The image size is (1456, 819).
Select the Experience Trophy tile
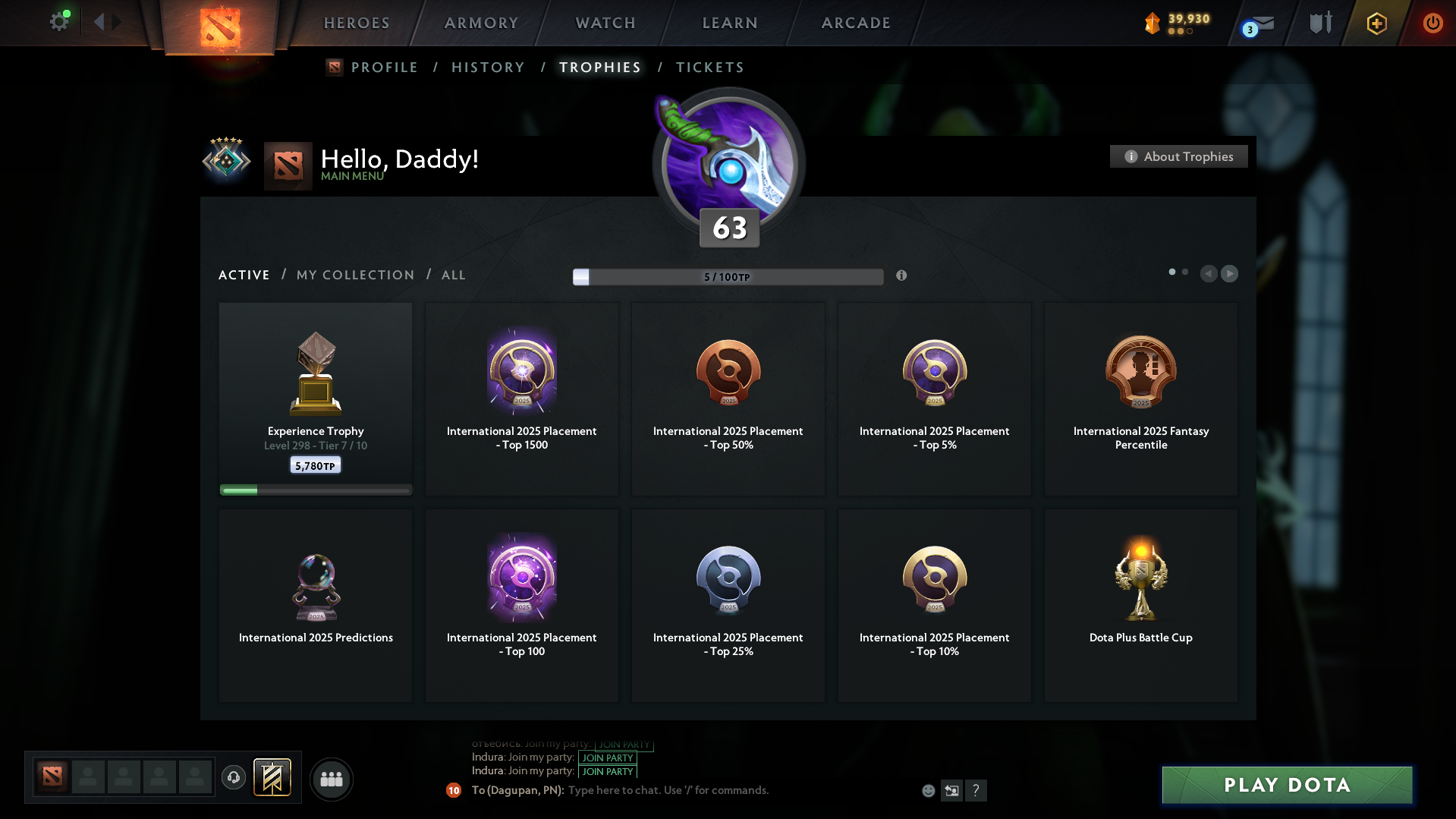click(x=316, y=398)
